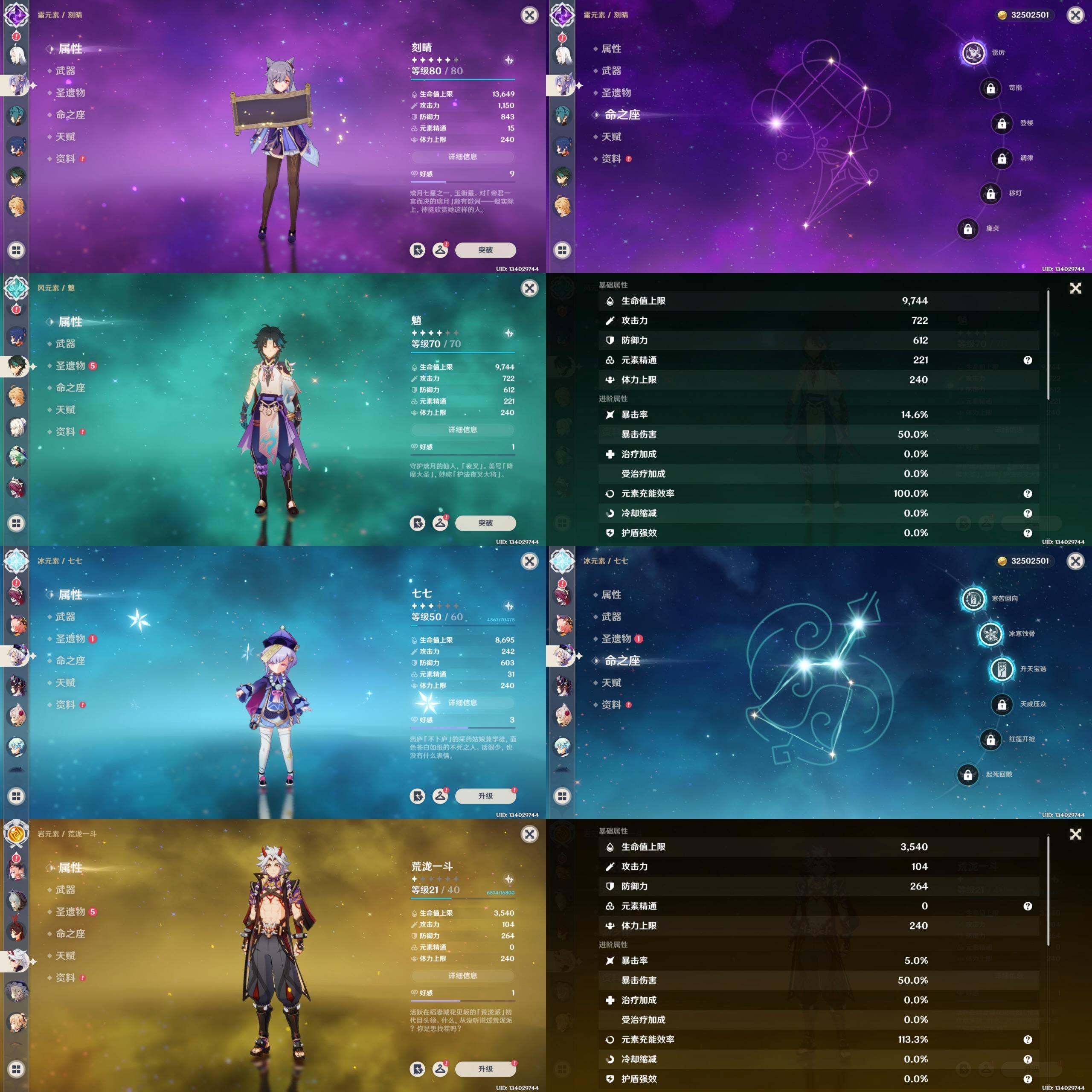Level up 荒泷一斗 with the 升级 button
Image resolution: width=1092 pixels, height=1092 pixels.
point(485,1069)
